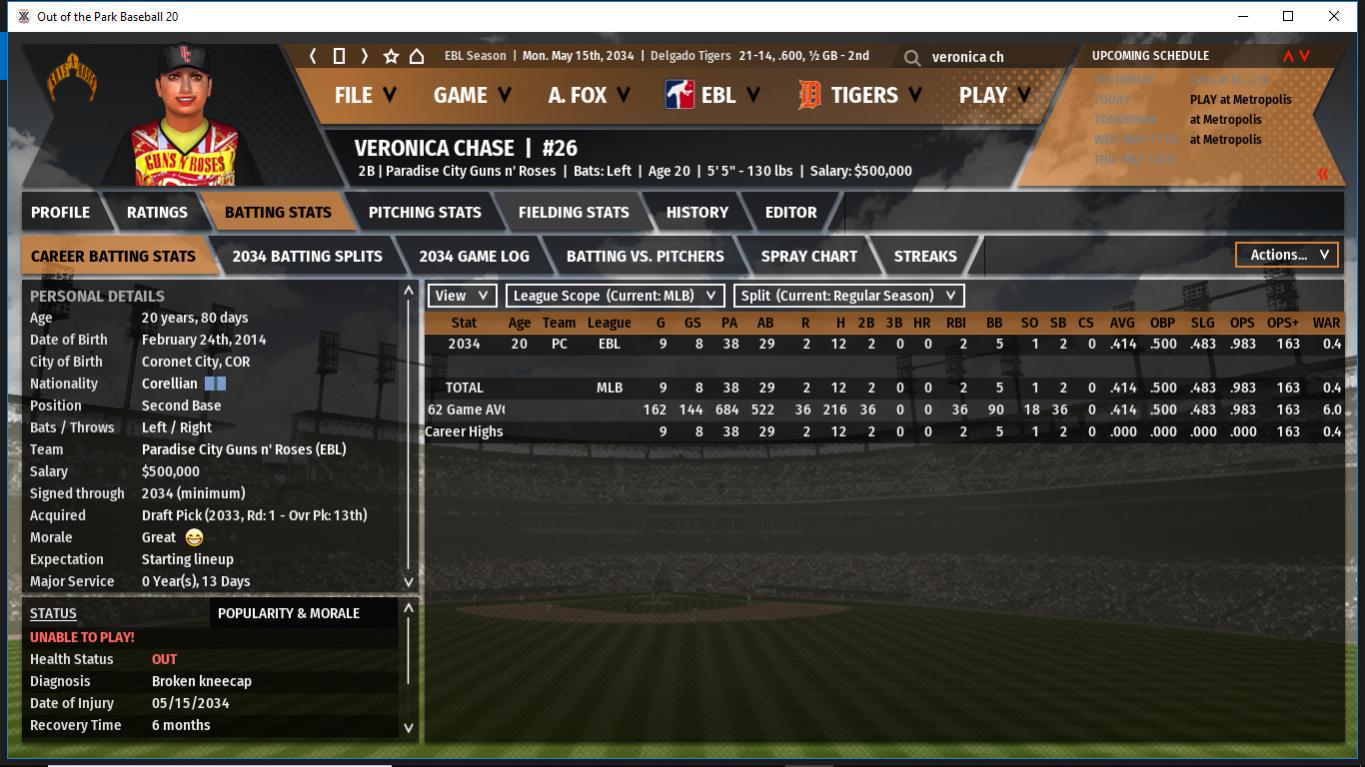Select the 2034 Batting Splits subtab
The width and height of the screenshot is (1365, 767).
307,256
